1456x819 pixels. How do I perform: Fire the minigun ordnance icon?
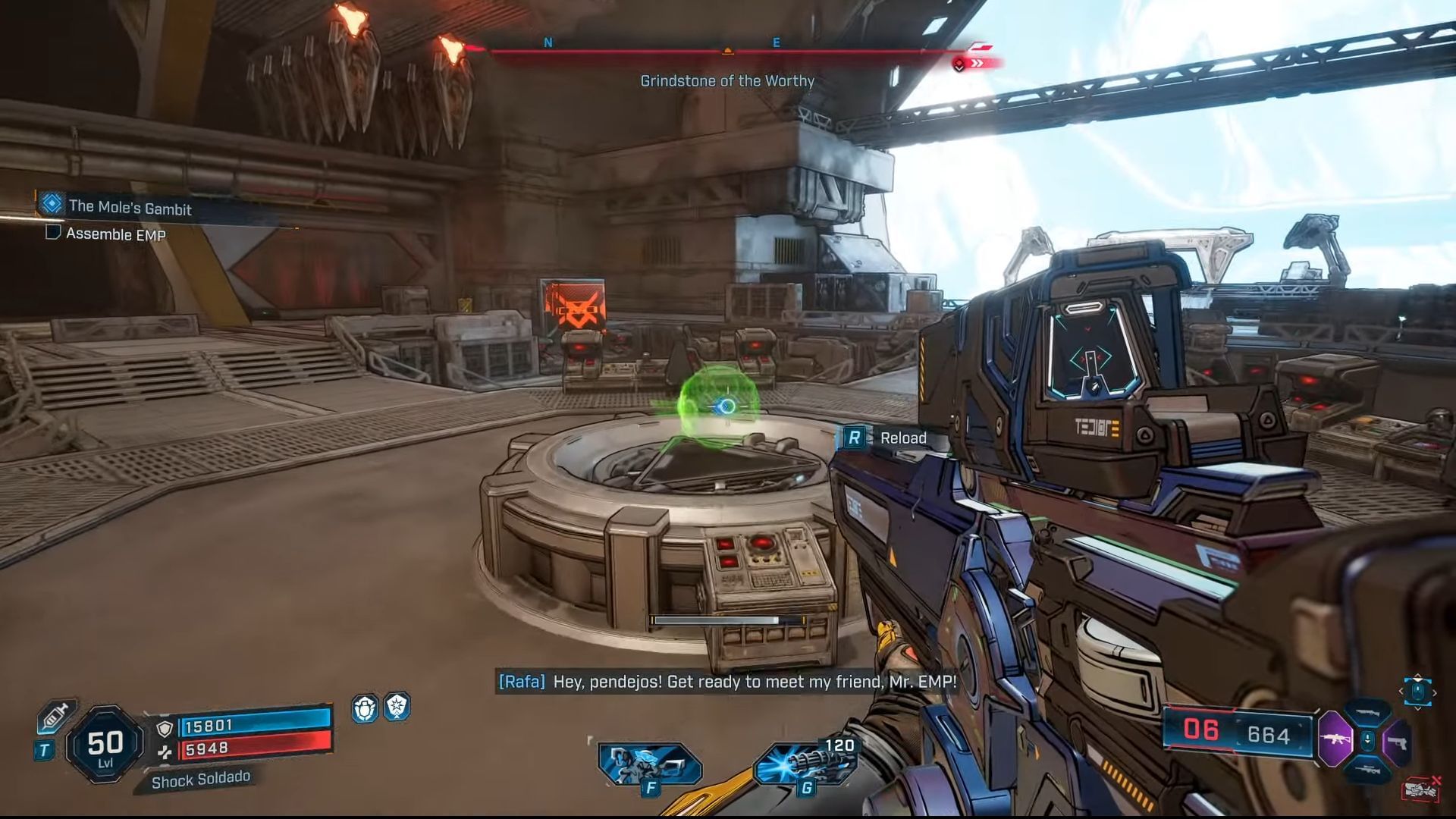(x=805, y=764)
